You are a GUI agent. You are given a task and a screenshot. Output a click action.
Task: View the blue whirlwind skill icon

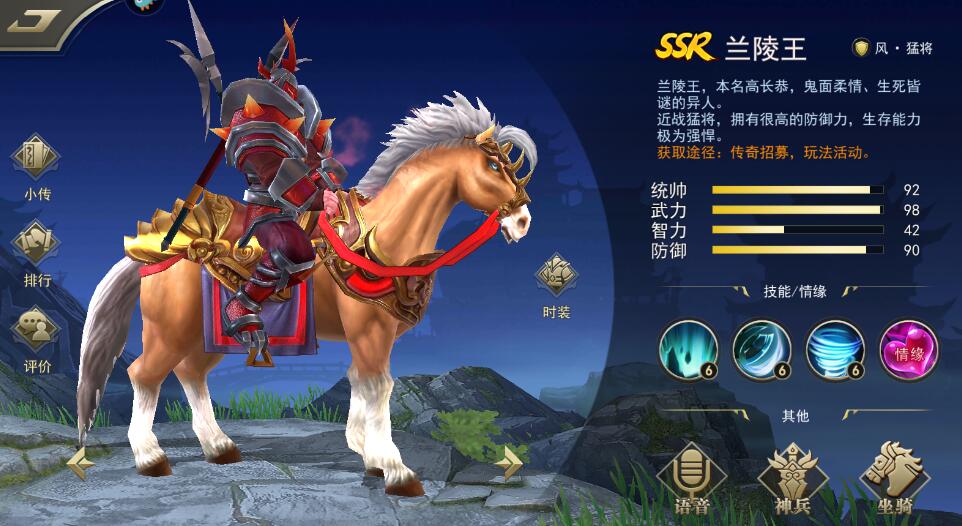835,349
